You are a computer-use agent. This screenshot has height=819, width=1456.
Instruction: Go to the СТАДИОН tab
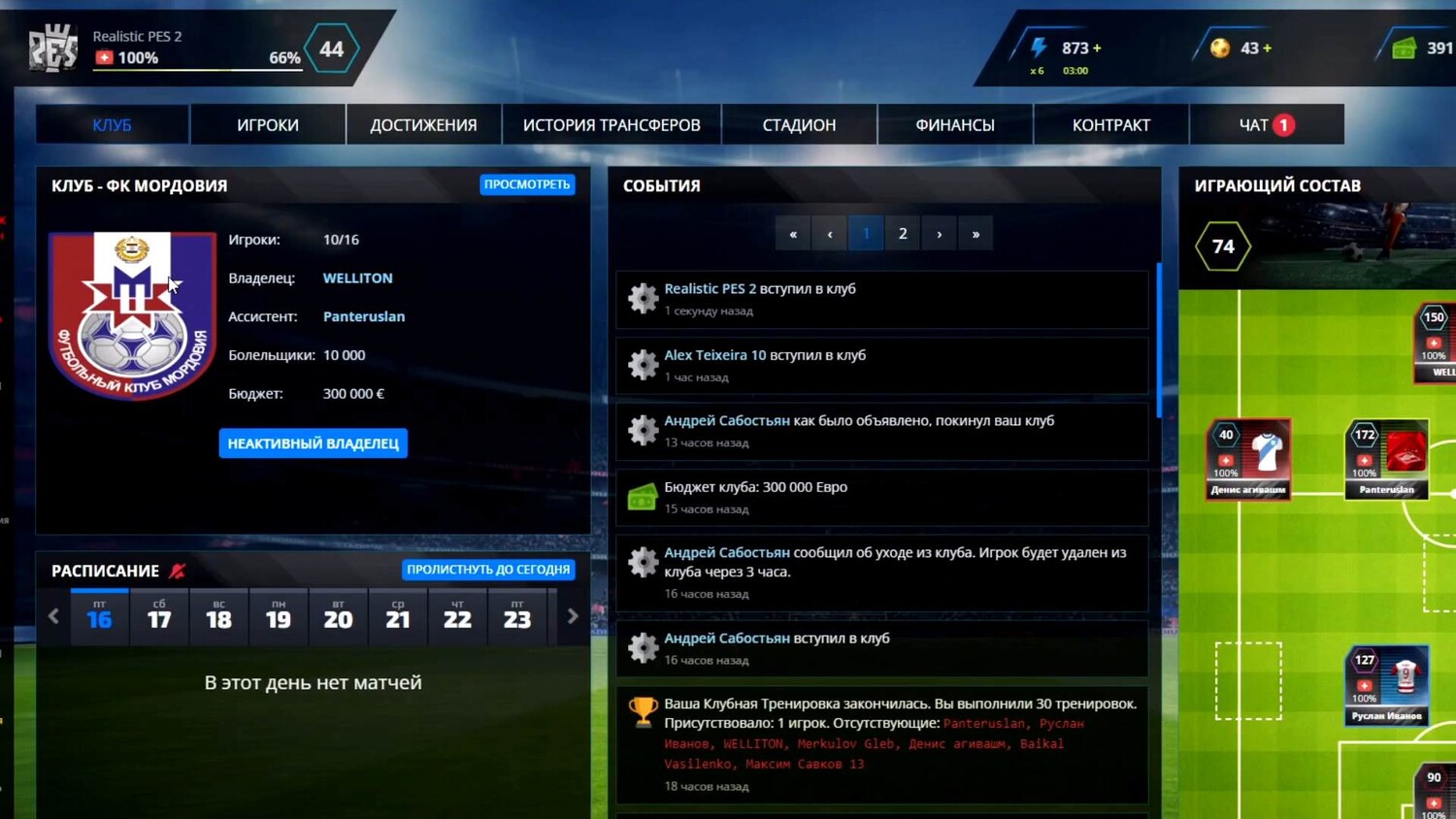799,125
